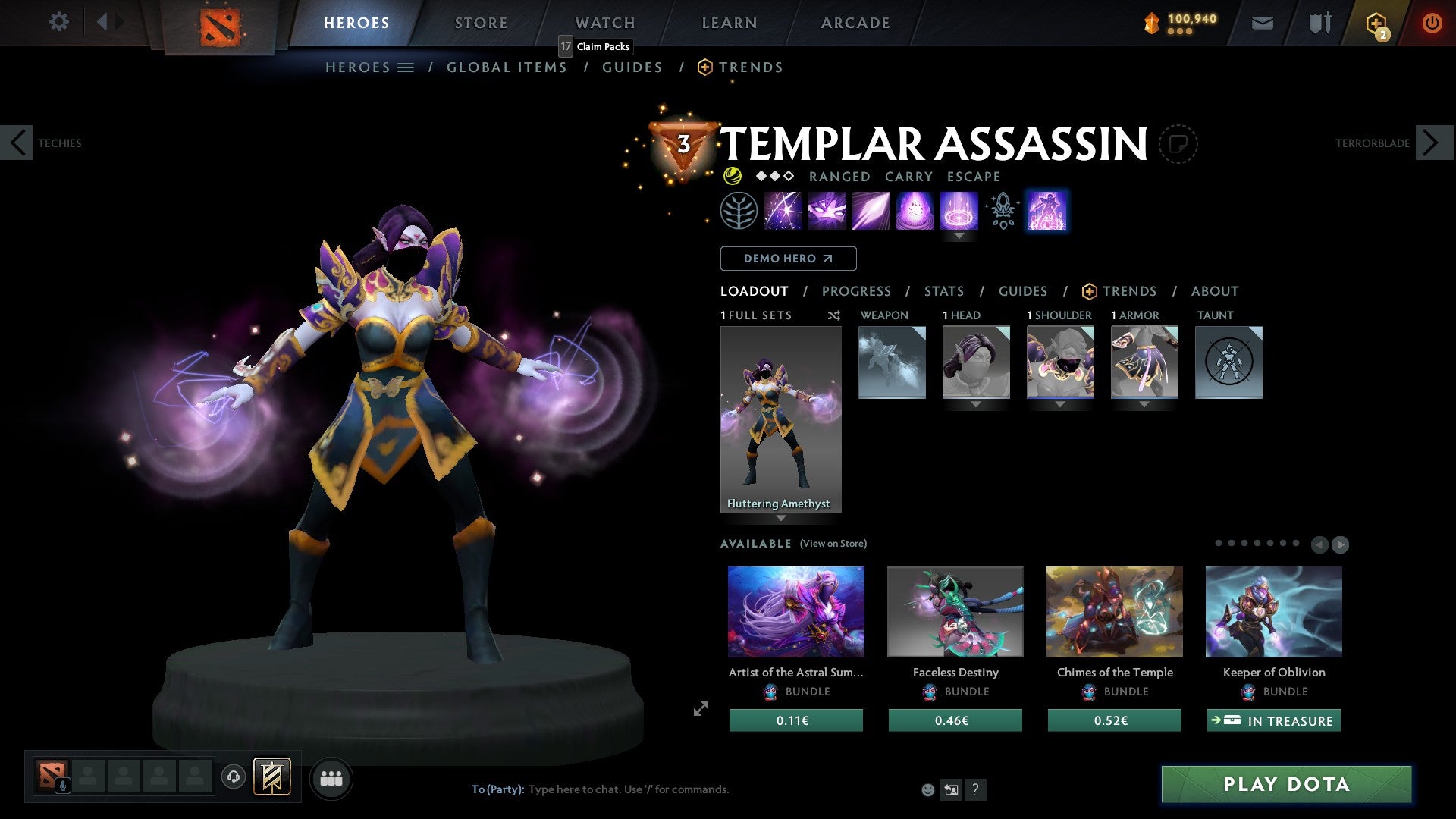This screenshot has width=1456, height=819.
Task: Open View on Store link
Action: point(833,544)
